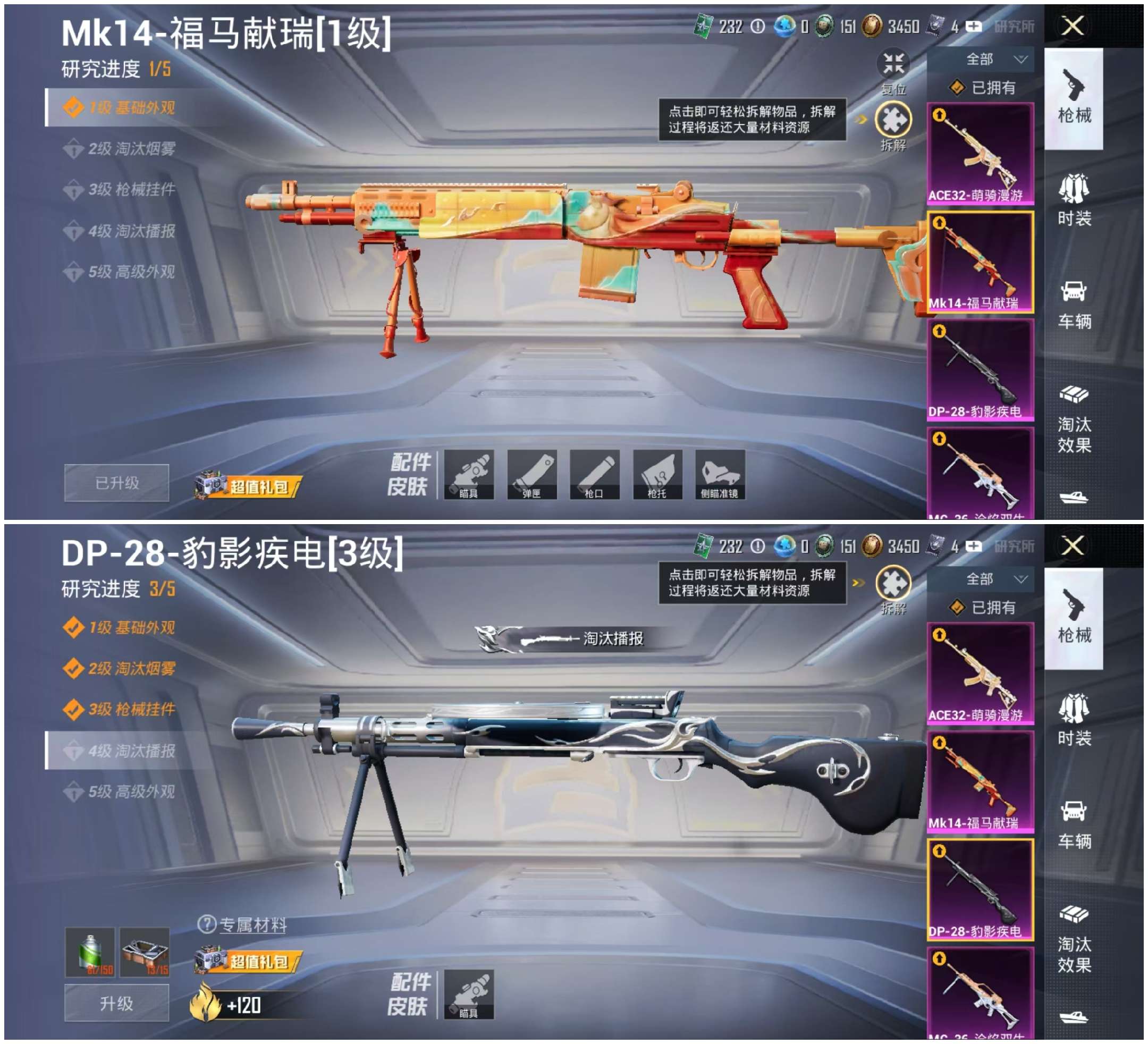
Task: Open 超值礼包 on the Mk14 screen
Action: point(248,486)
